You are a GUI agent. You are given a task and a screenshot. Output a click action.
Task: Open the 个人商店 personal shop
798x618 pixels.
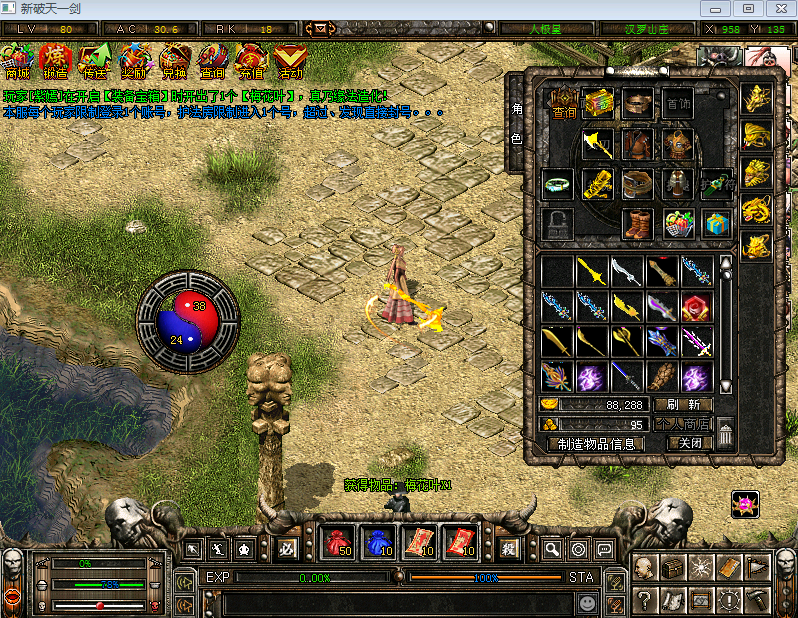click(x=683, y=424)
